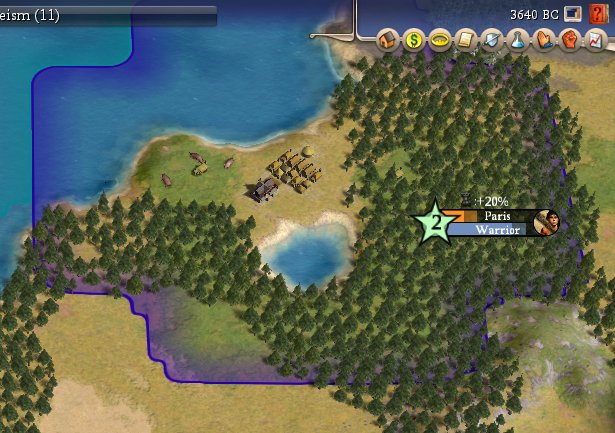Open the Victory Conditions fist icon
Screen dimensions: 615x433
coord(567,41)
